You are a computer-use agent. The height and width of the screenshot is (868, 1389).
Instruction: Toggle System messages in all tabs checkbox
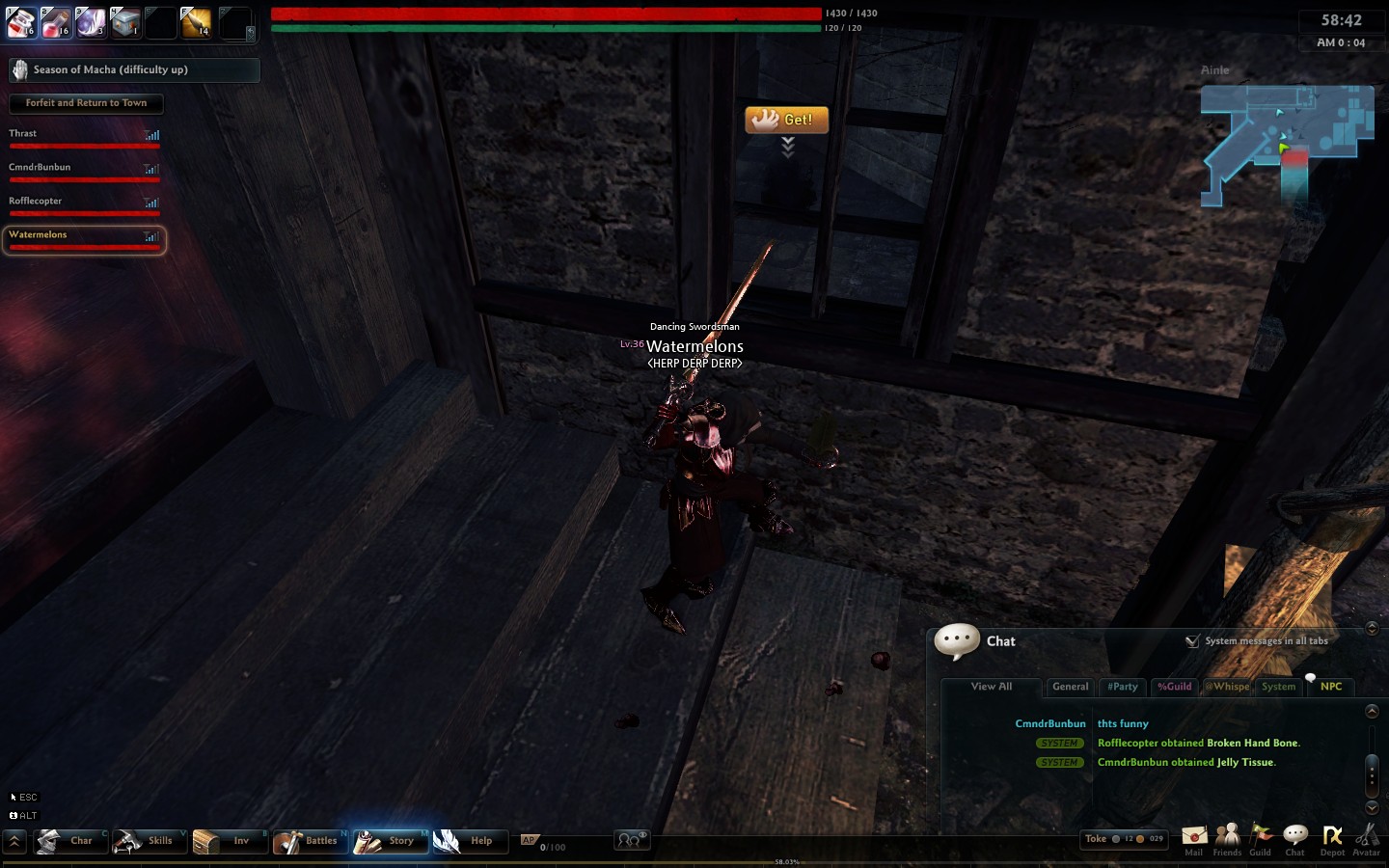[x=1193, y=641]
